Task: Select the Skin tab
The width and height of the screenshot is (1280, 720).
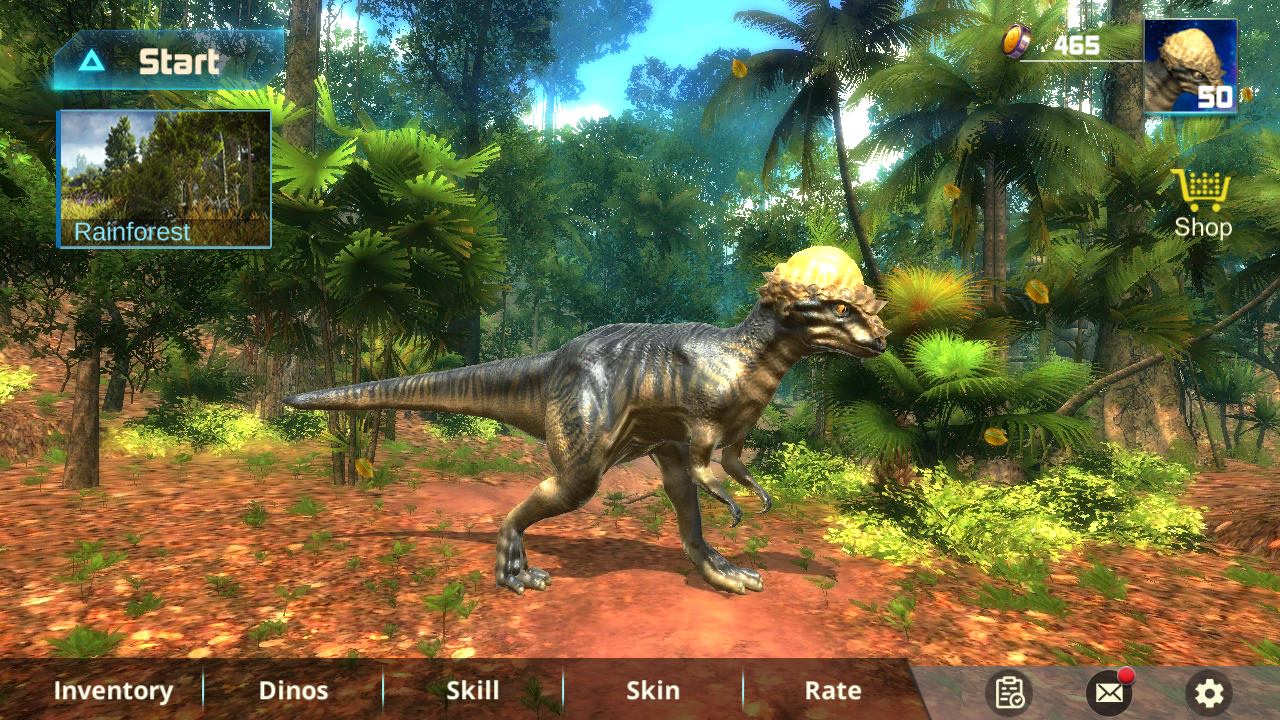Action: (x=652, y=690)
